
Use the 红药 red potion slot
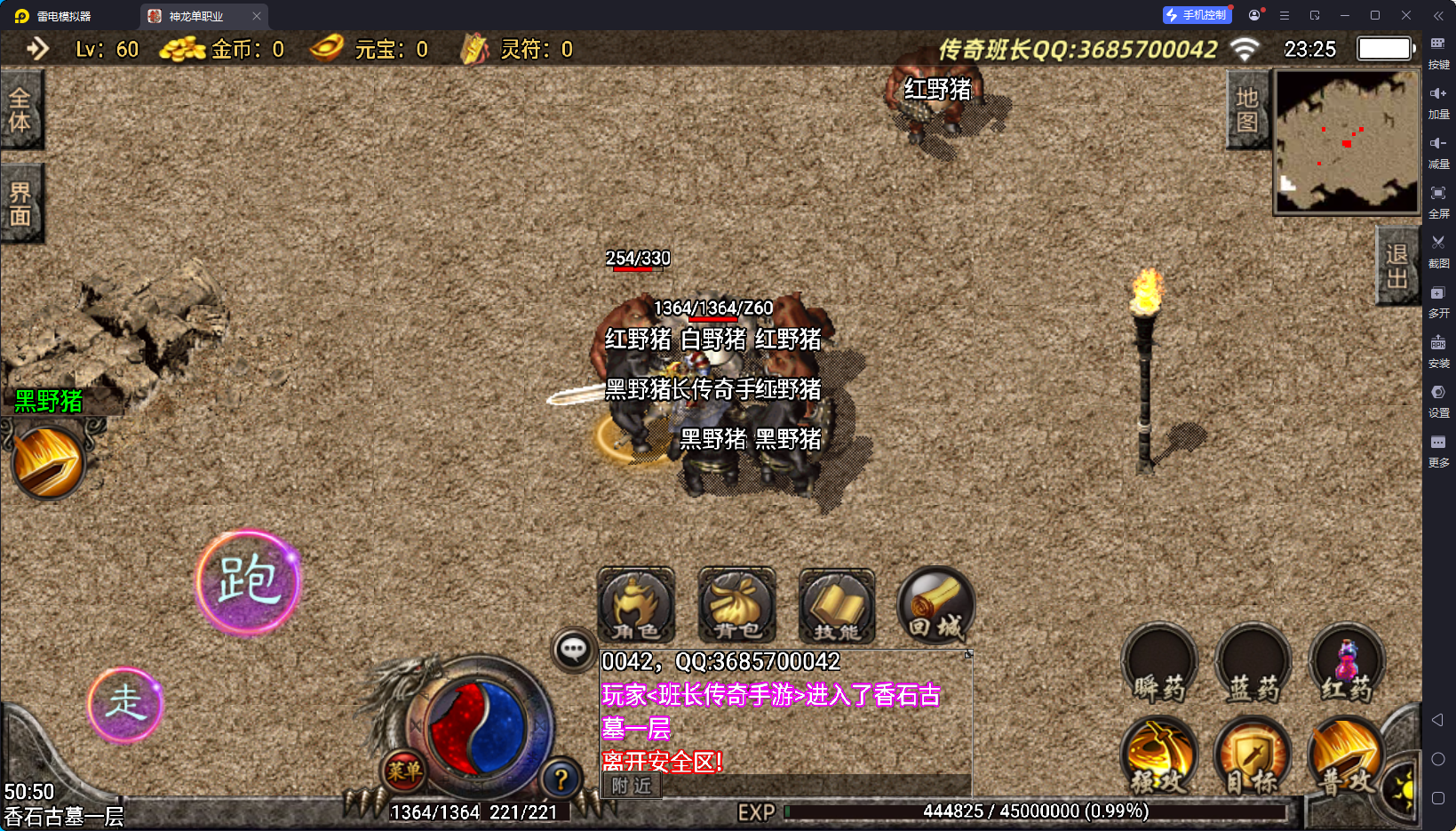[1346, 667]
